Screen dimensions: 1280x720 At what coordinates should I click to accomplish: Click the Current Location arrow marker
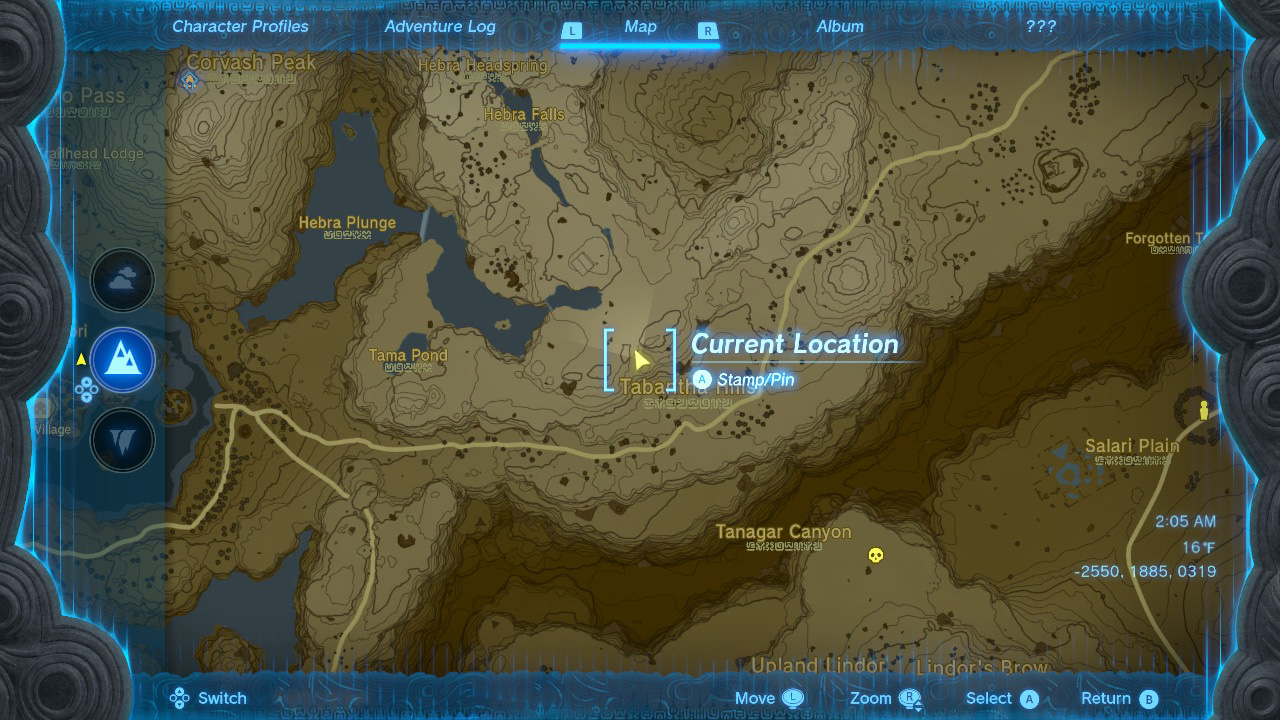[x=644, y=360]
